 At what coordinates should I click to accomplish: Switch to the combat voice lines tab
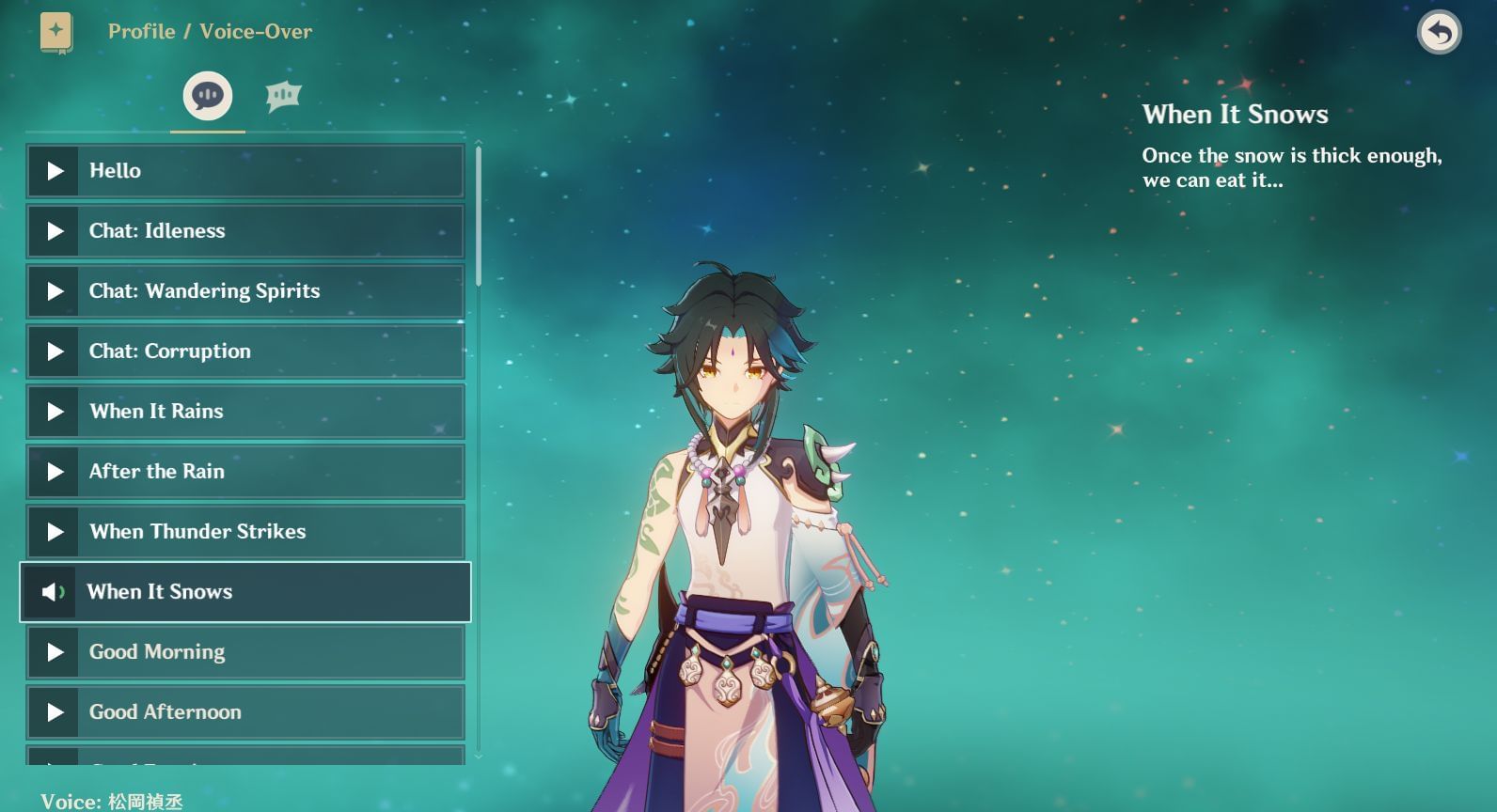(283, 94)
